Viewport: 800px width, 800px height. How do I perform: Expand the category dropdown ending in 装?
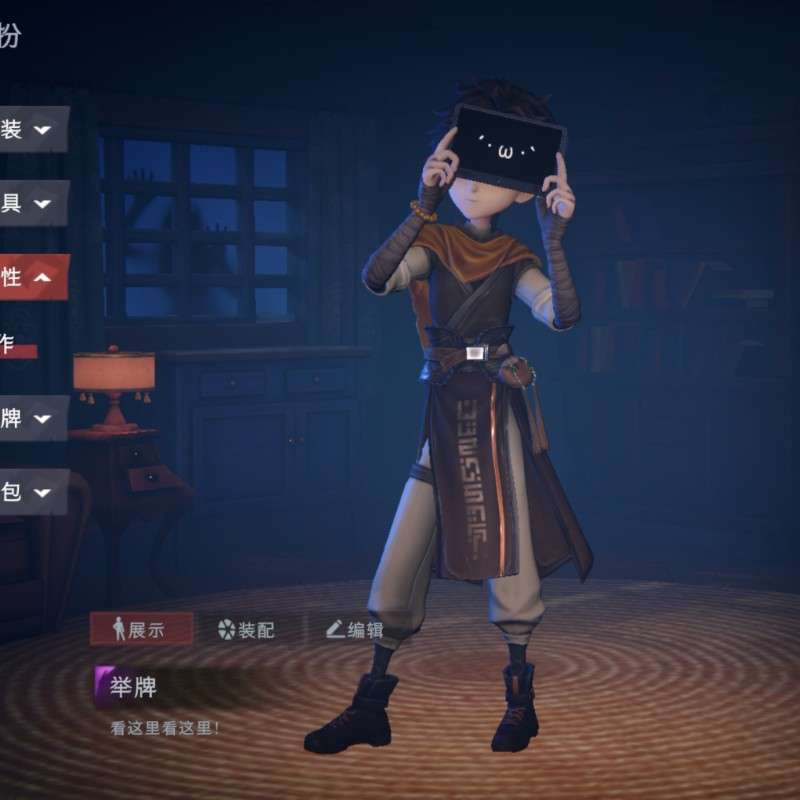[x=30, y=130]
